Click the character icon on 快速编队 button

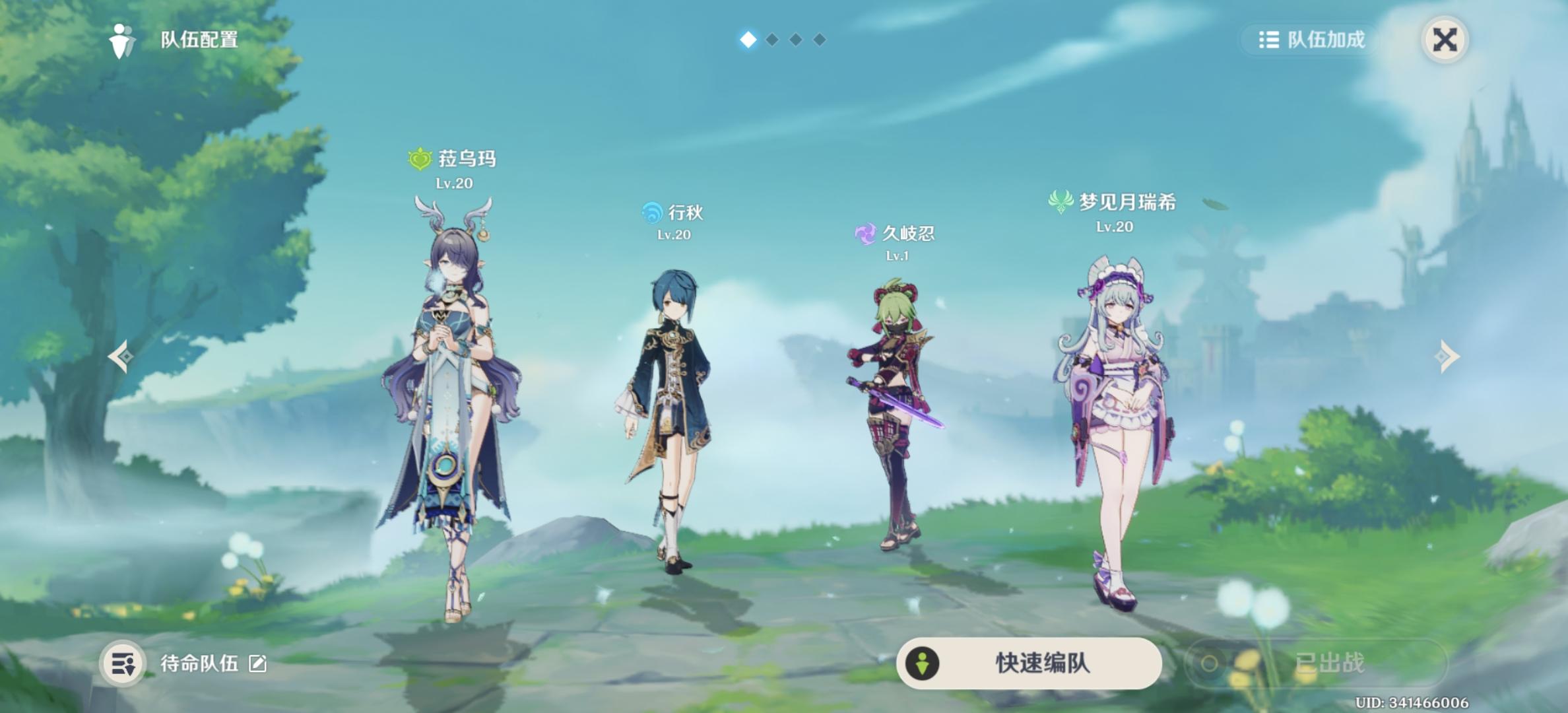click(x=921, y=663)
